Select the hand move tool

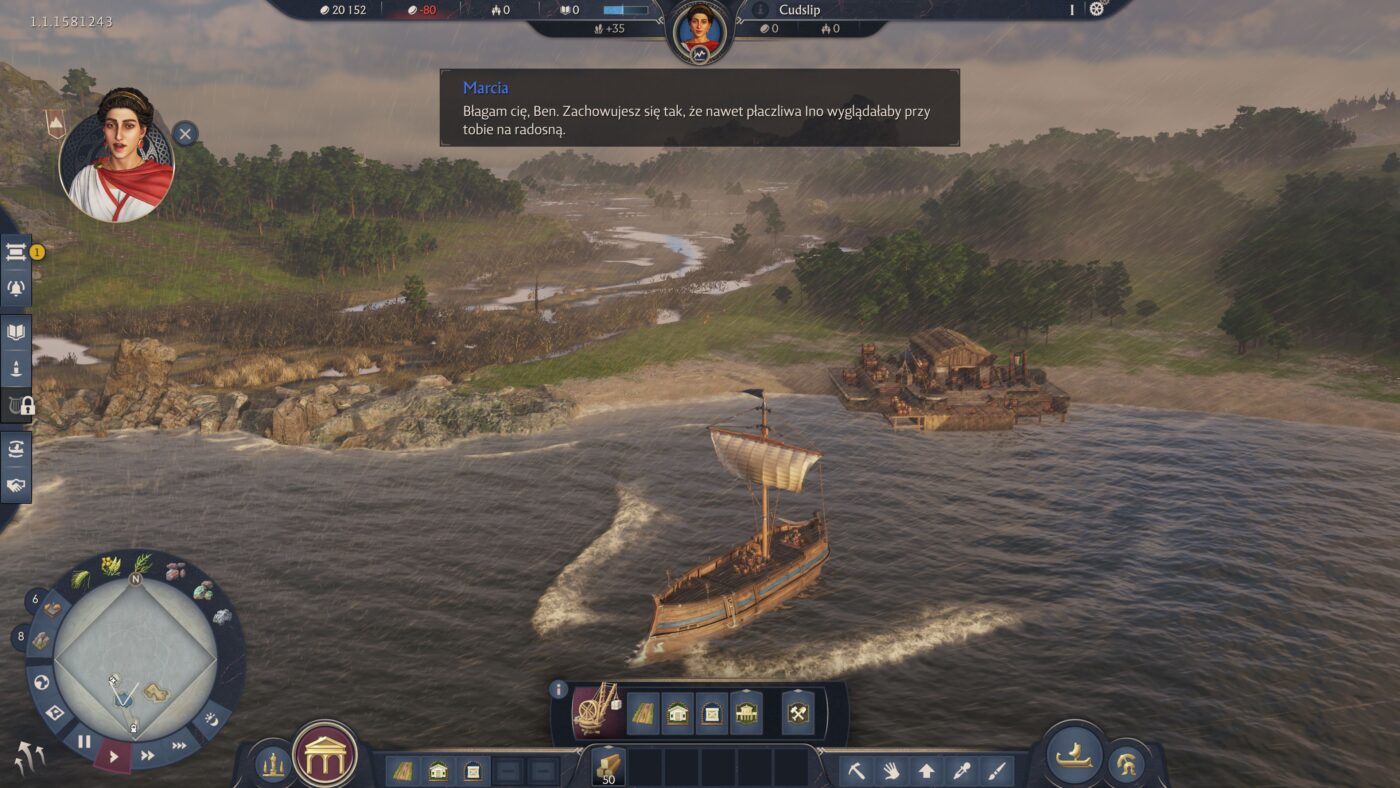click(892, 771)
